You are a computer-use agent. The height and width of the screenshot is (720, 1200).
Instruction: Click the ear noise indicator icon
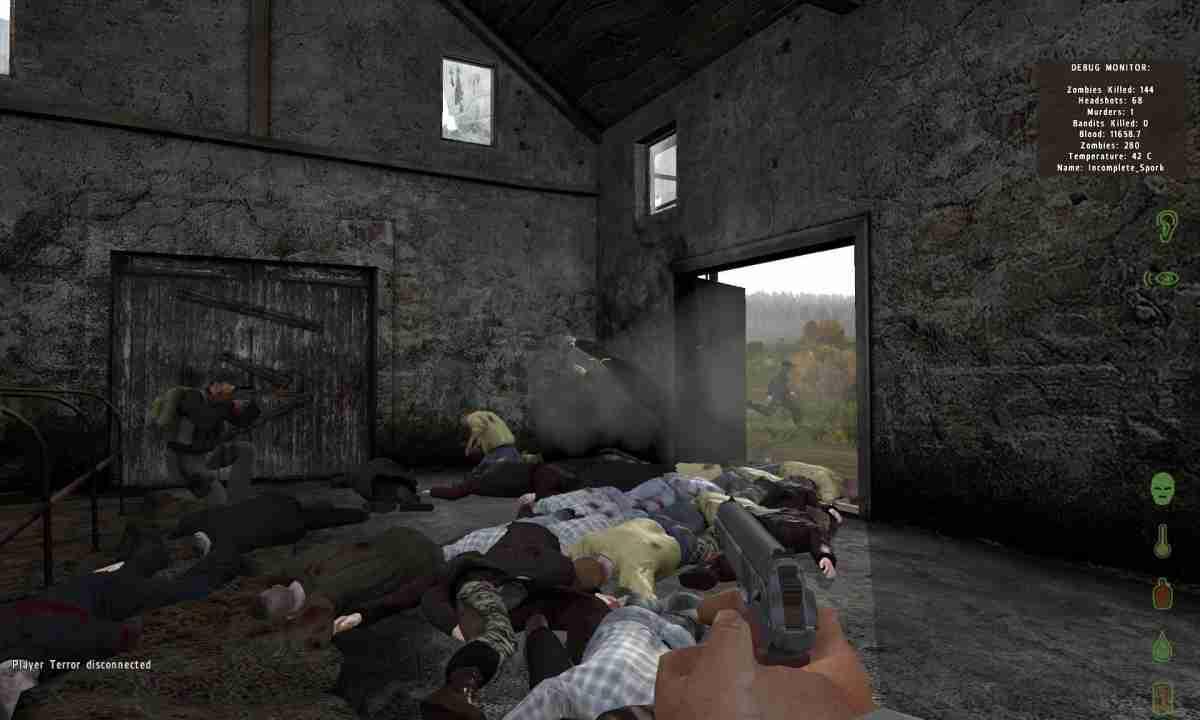click(x=1166, y=226)
